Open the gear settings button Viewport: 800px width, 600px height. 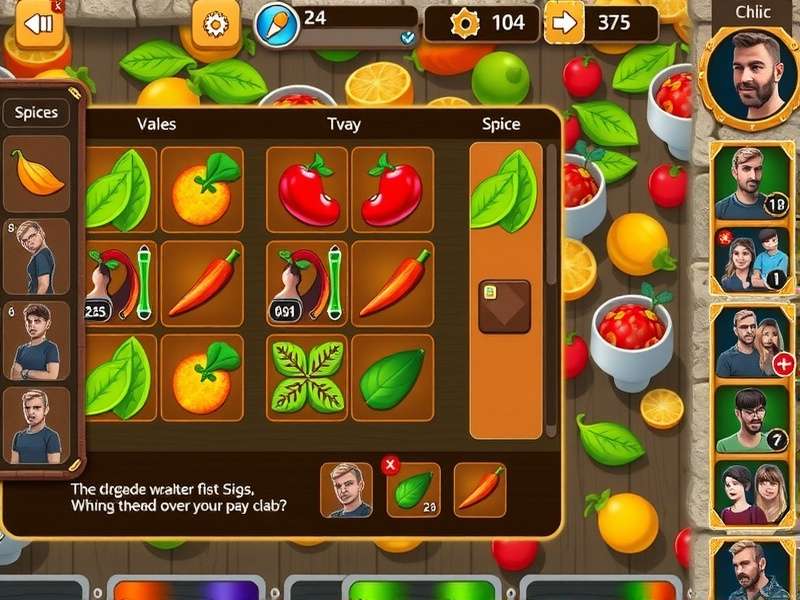(215, 24)
